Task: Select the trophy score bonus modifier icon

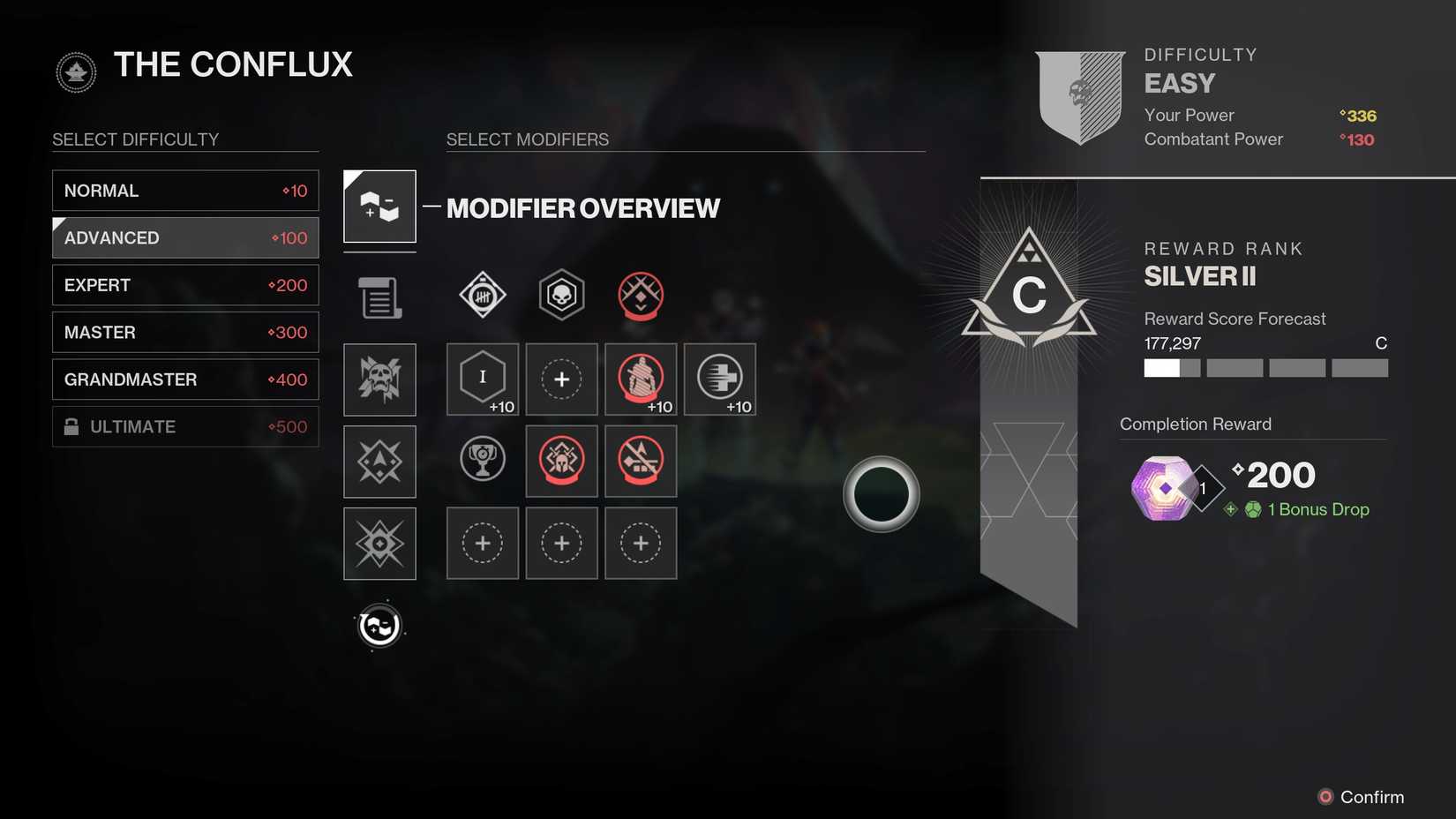Action: pyautogui.click(x=482, y=460)
